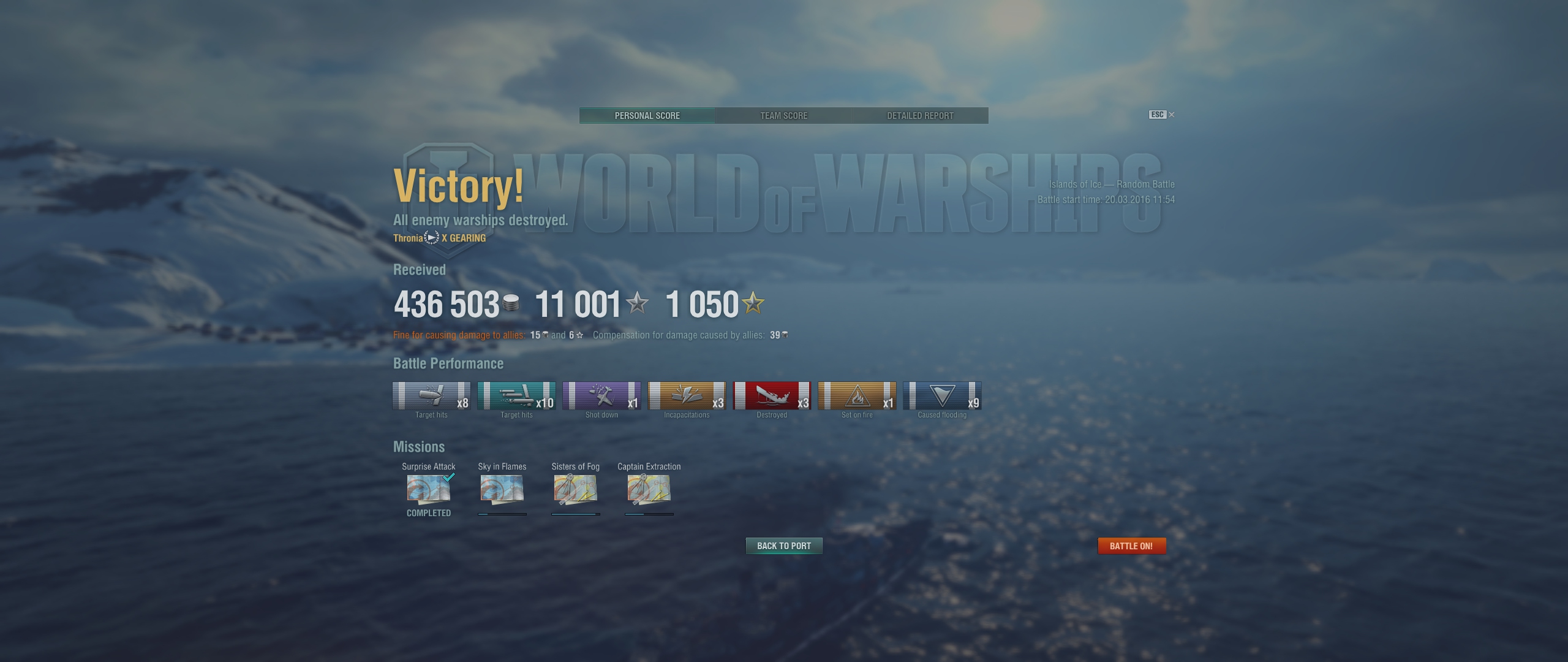
Task: Select the Sky in Flames mission
Action: (x=502, y=489)
